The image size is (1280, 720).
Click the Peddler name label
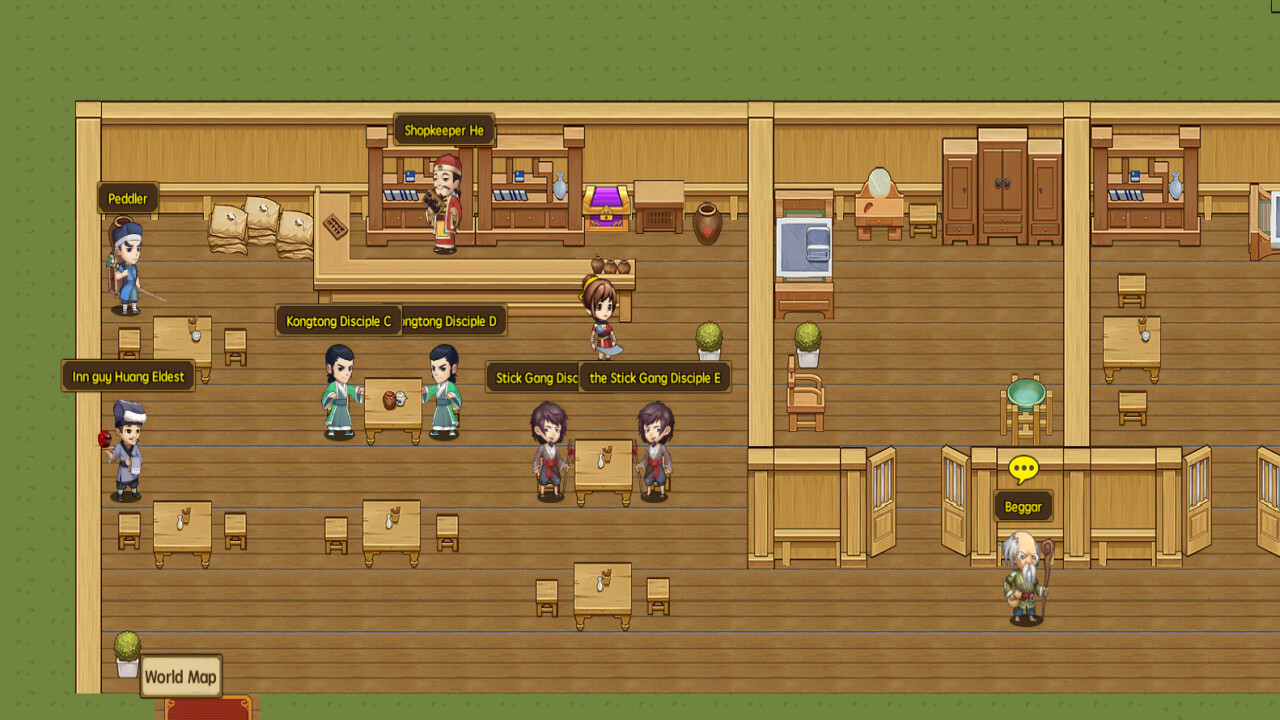pyautogui.click(x=127, y=198)
